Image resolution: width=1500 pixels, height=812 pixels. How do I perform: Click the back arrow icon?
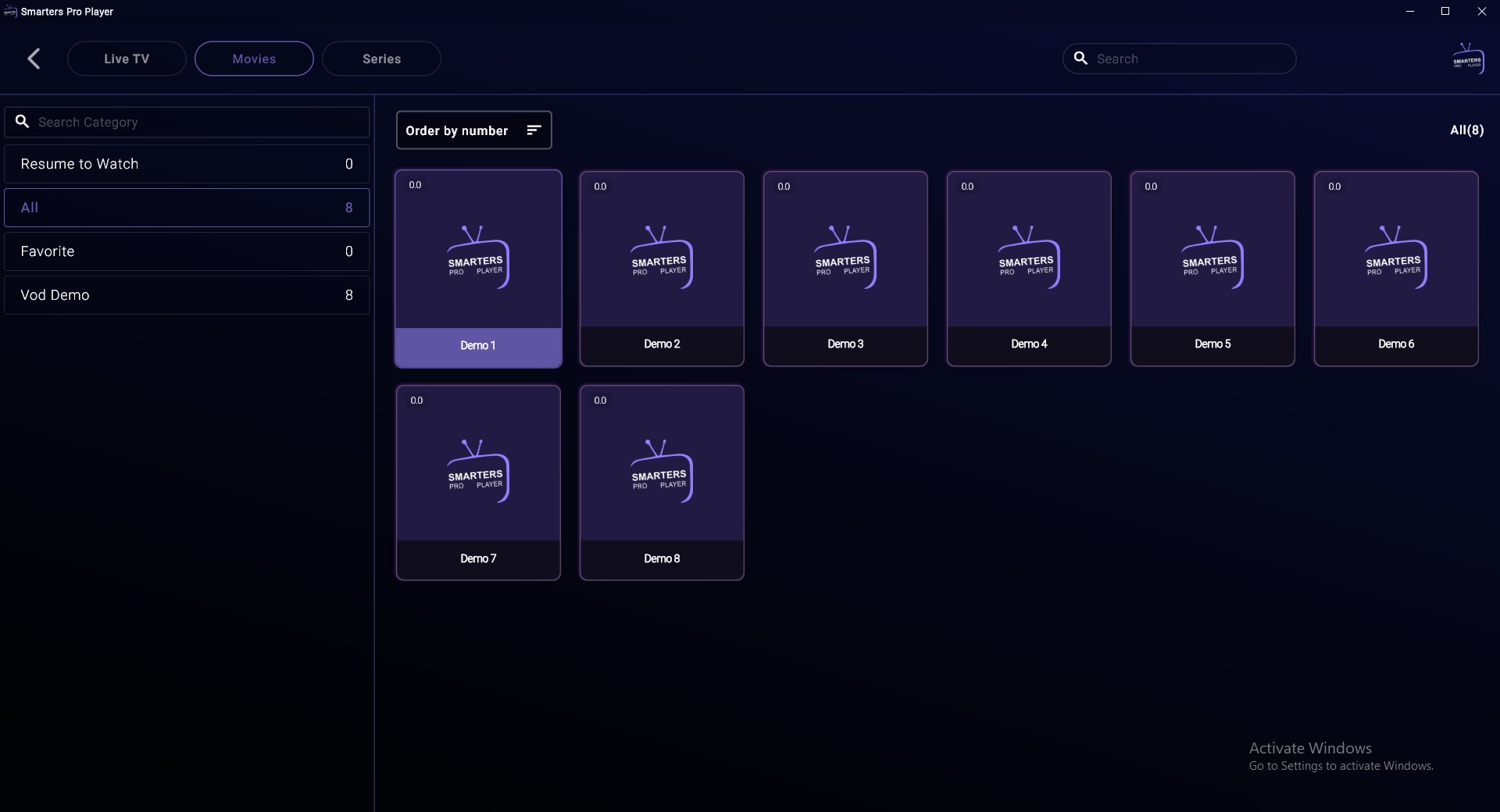click(34, 59)
